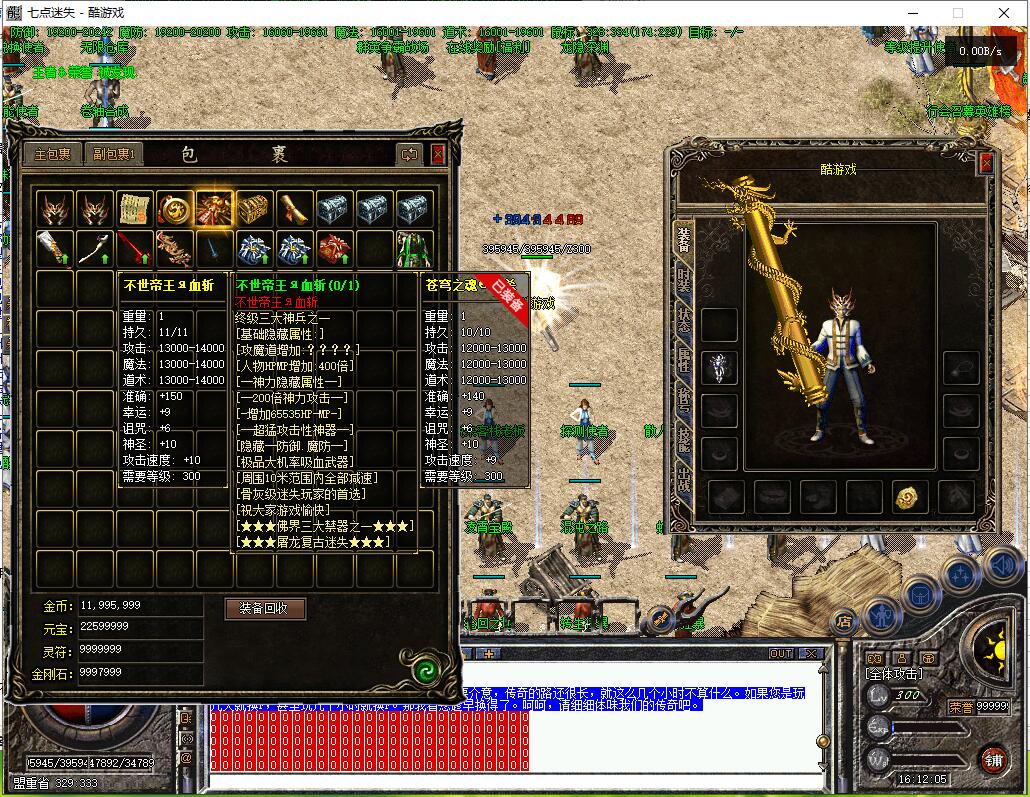Open the 店 shop round button
The width and height of the screenshot is (1030, 797).
coord(843,621)
